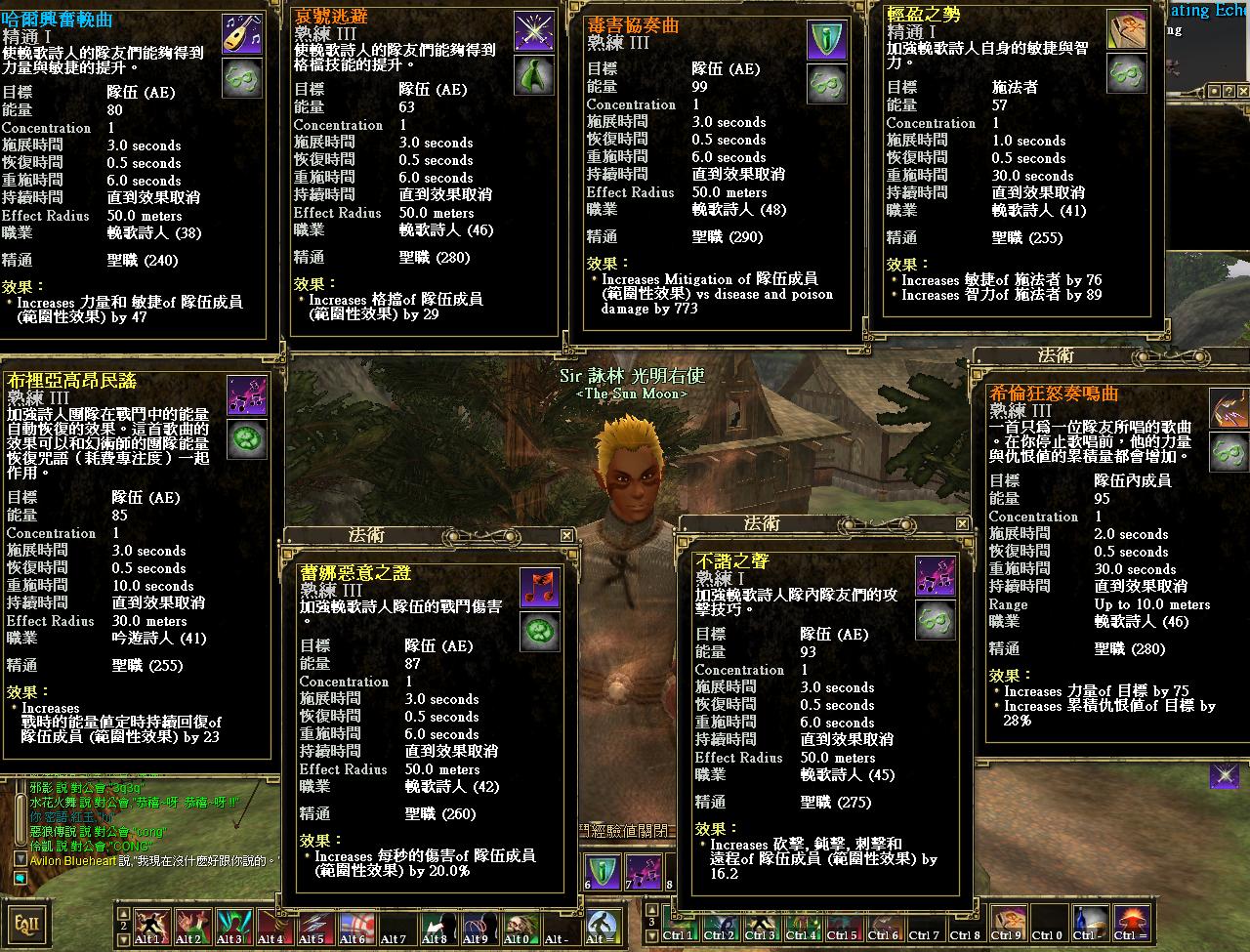Click the chat bubble icon under the chat window
This screenshot has width=1250, height=952.
click(21, 878)
